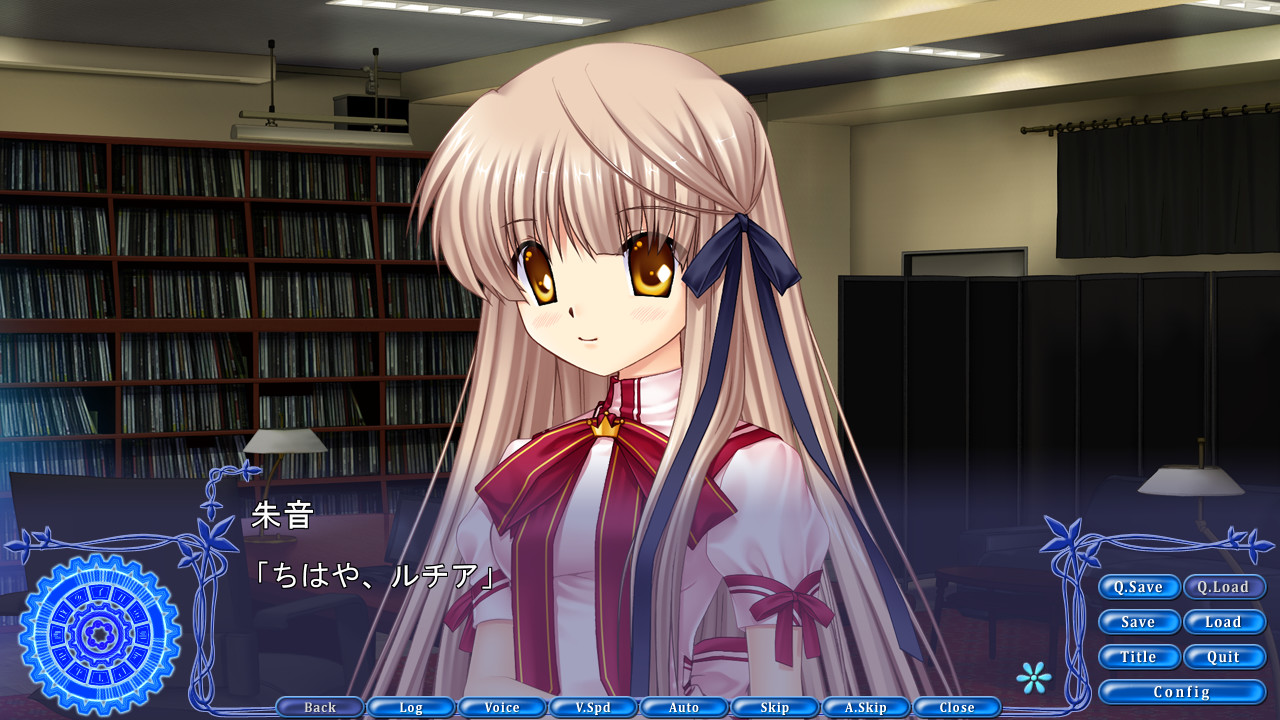The height and width of the screenshot is (720, 1280).
Task: Open the Config settings
Action: [1182, 692]
